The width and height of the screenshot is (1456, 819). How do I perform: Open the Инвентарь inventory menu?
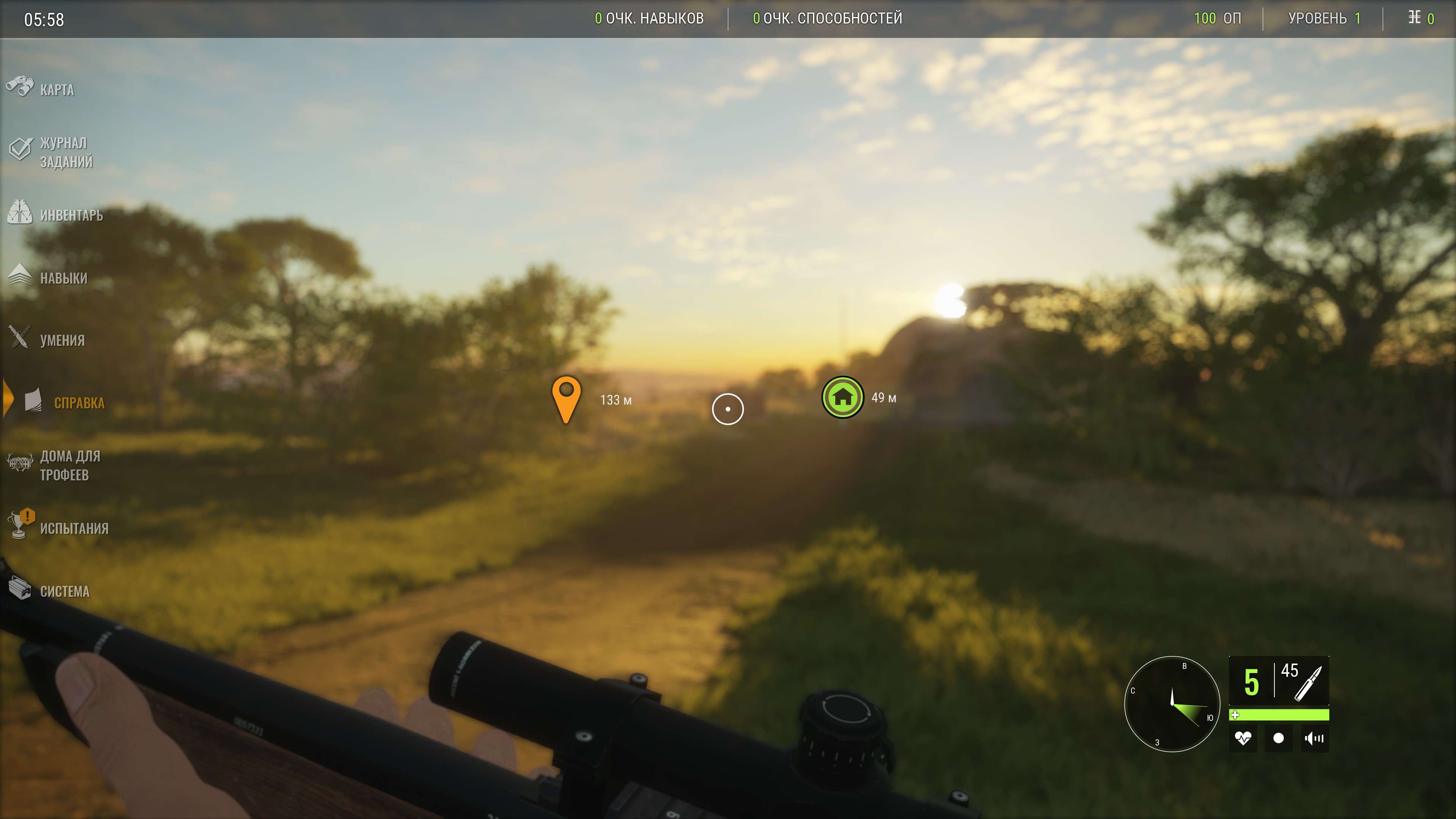pyautogui.click(x=71, y=215)
